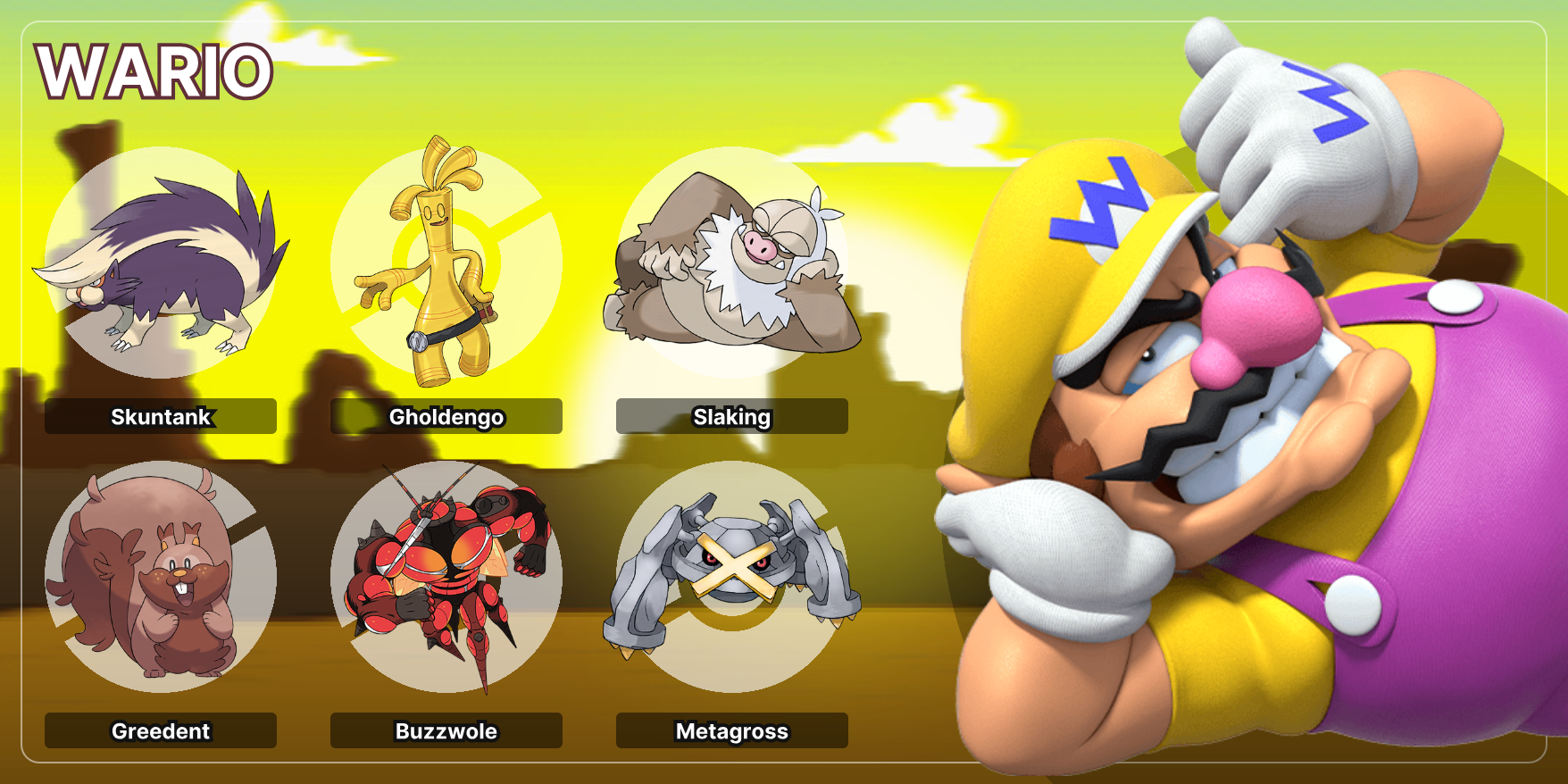Click the Buzzwole name label
This screenshot has height=784, width=1568.
coord(446,730)
